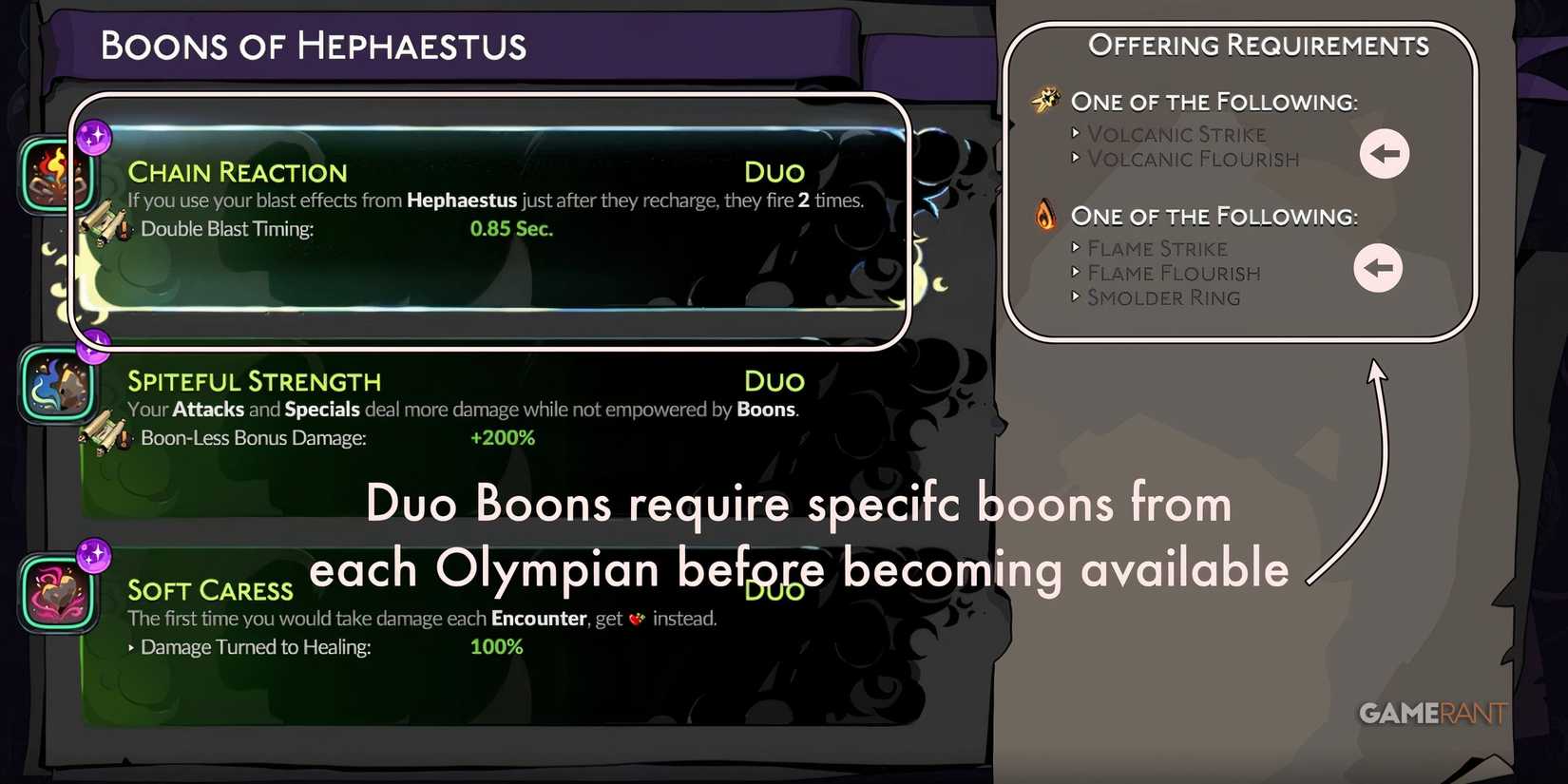Click the back arrow next to Volcanic Flourish
This screenshot has width=1568, height=784.
1385,152
